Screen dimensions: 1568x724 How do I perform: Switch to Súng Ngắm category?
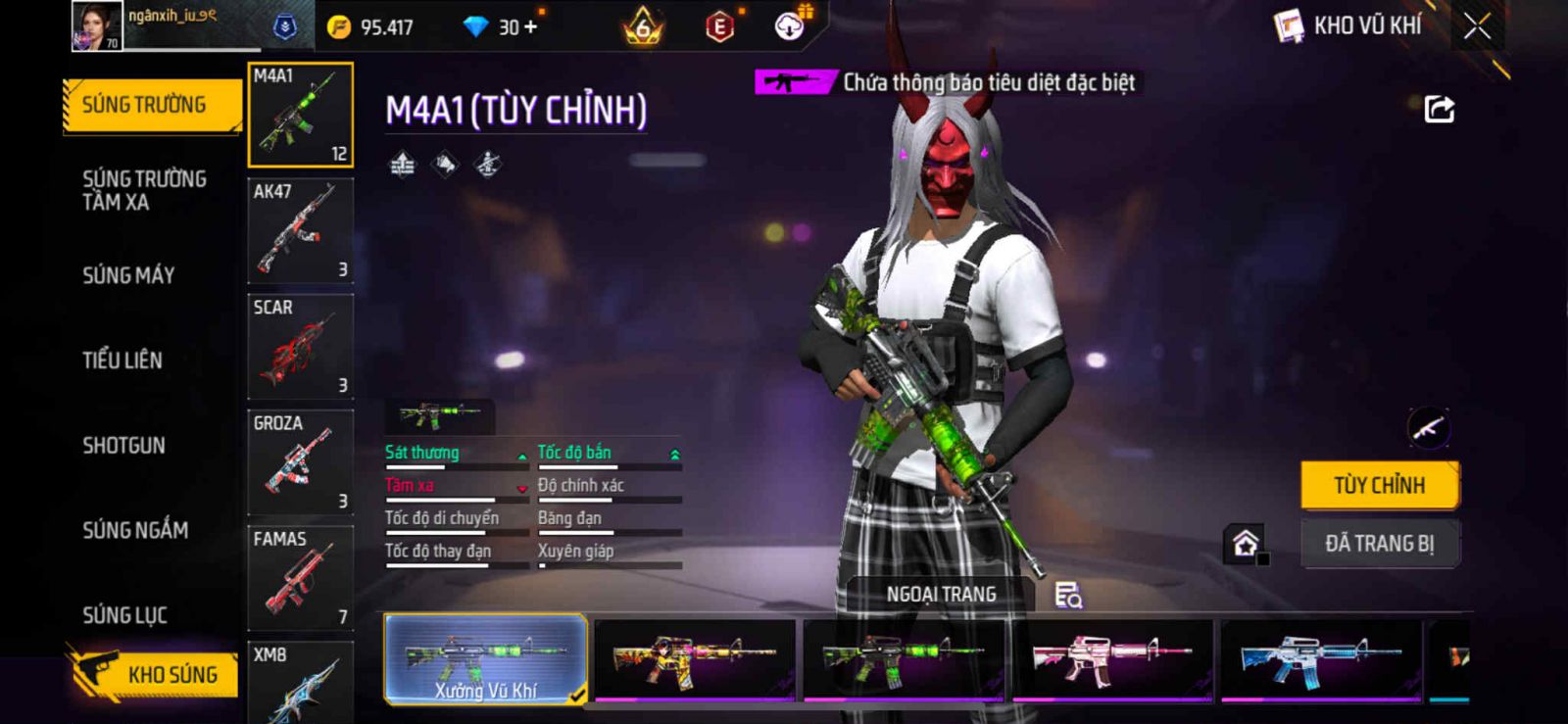[x=135, y=530]
